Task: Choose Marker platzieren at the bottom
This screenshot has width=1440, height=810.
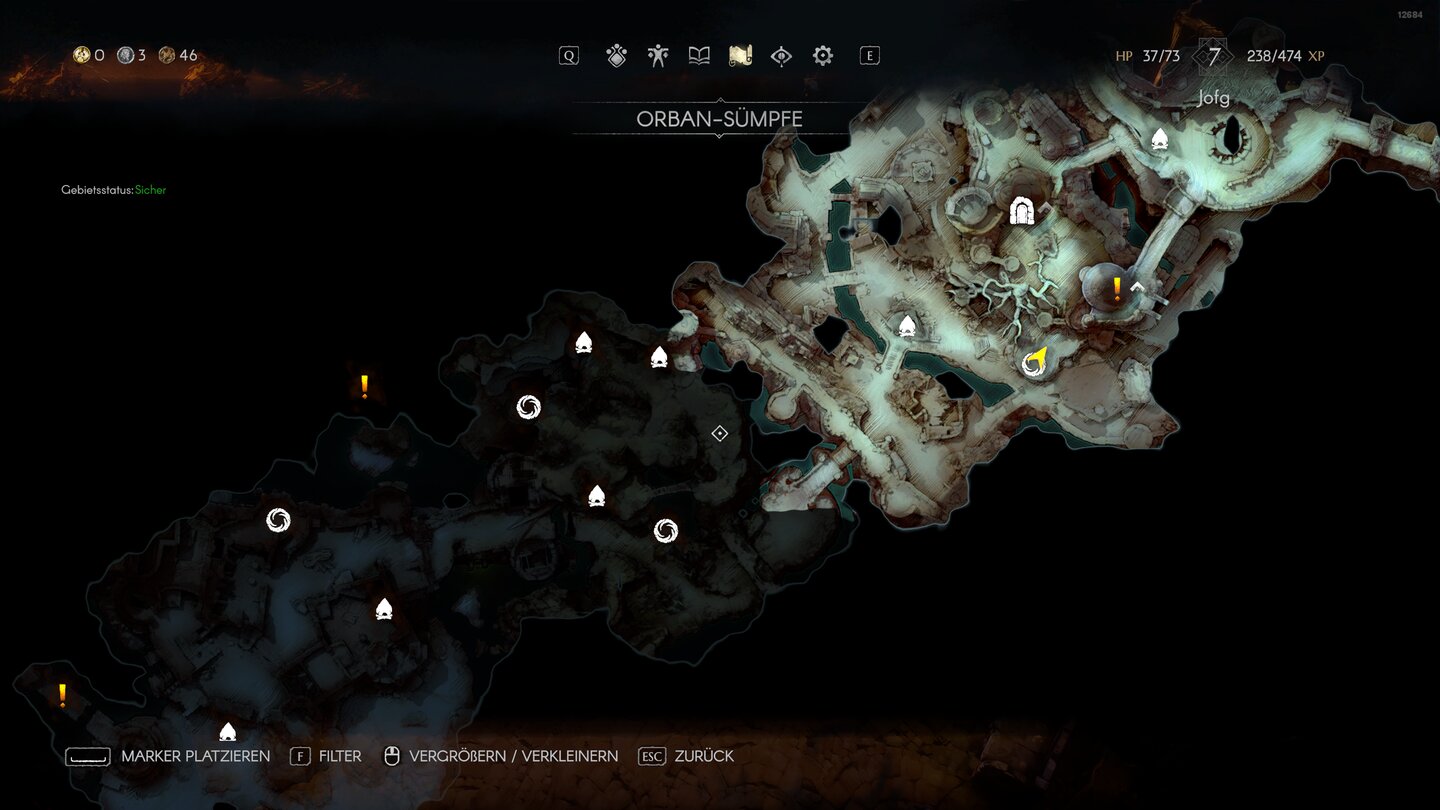Action: click(168, 756)
